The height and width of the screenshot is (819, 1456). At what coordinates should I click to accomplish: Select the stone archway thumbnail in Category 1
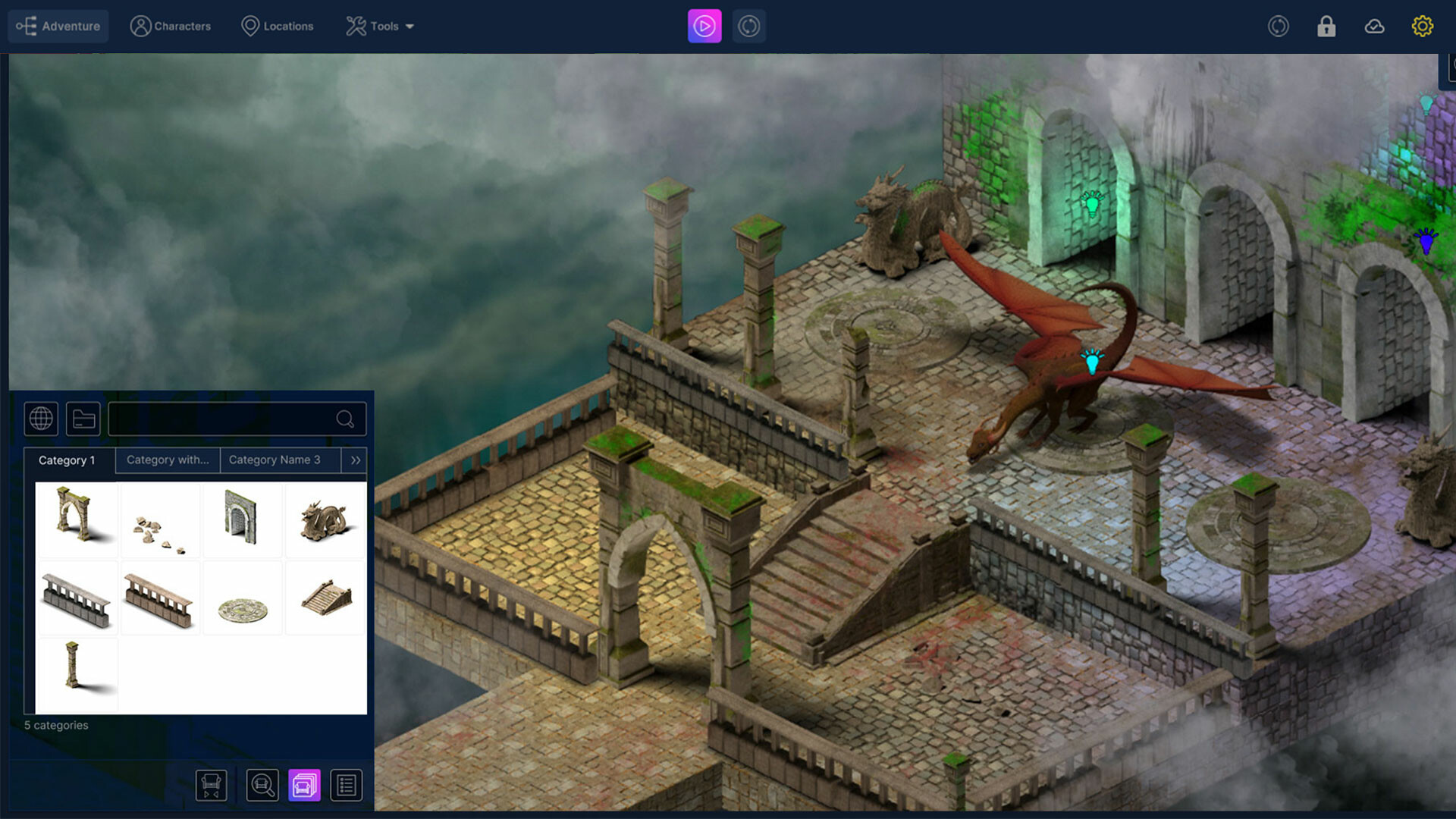pyautogui.click(x=77, y=519)
